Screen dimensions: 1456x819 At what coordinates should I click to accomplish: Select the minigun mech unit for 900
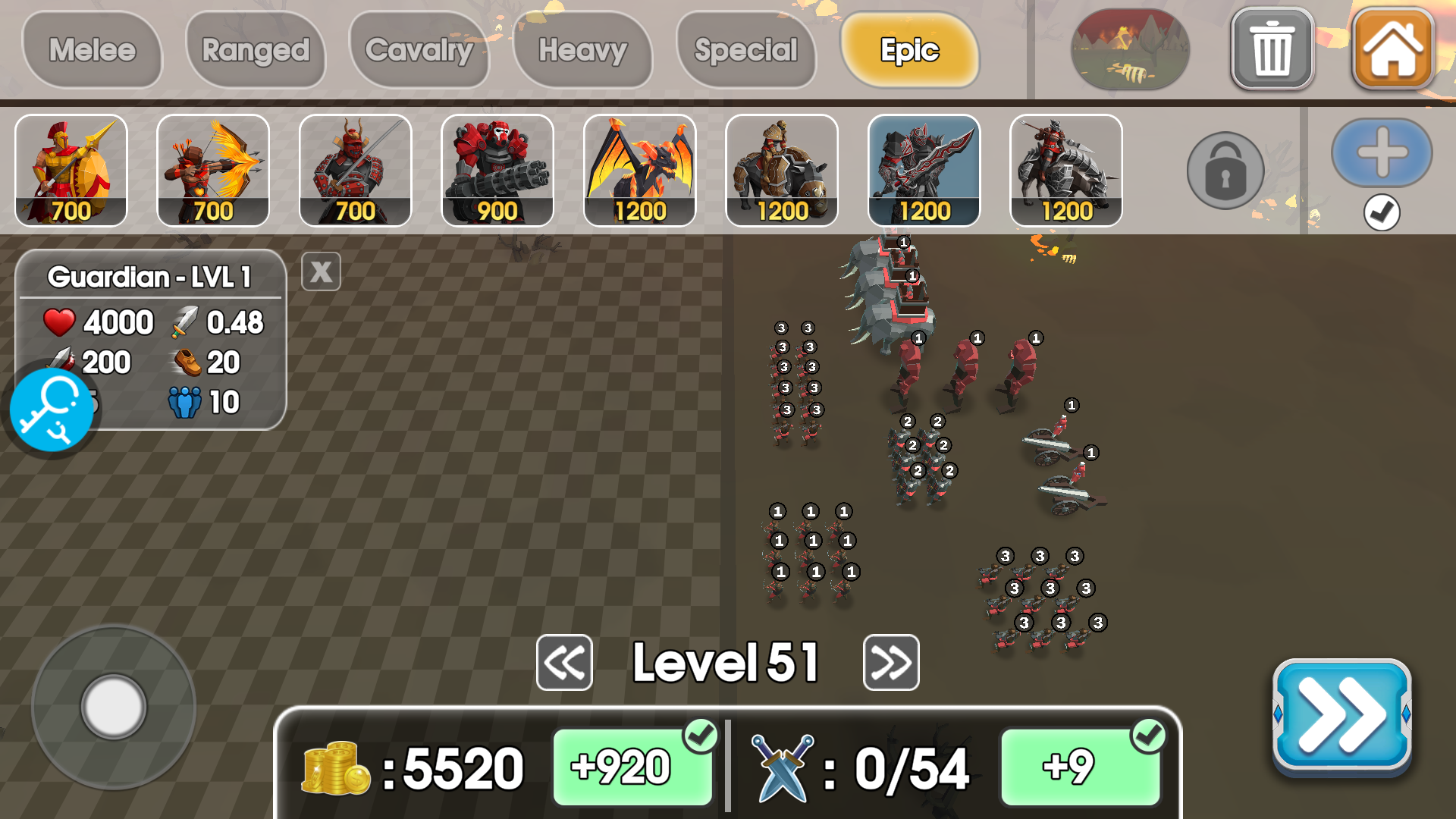[x=497, y=171]
